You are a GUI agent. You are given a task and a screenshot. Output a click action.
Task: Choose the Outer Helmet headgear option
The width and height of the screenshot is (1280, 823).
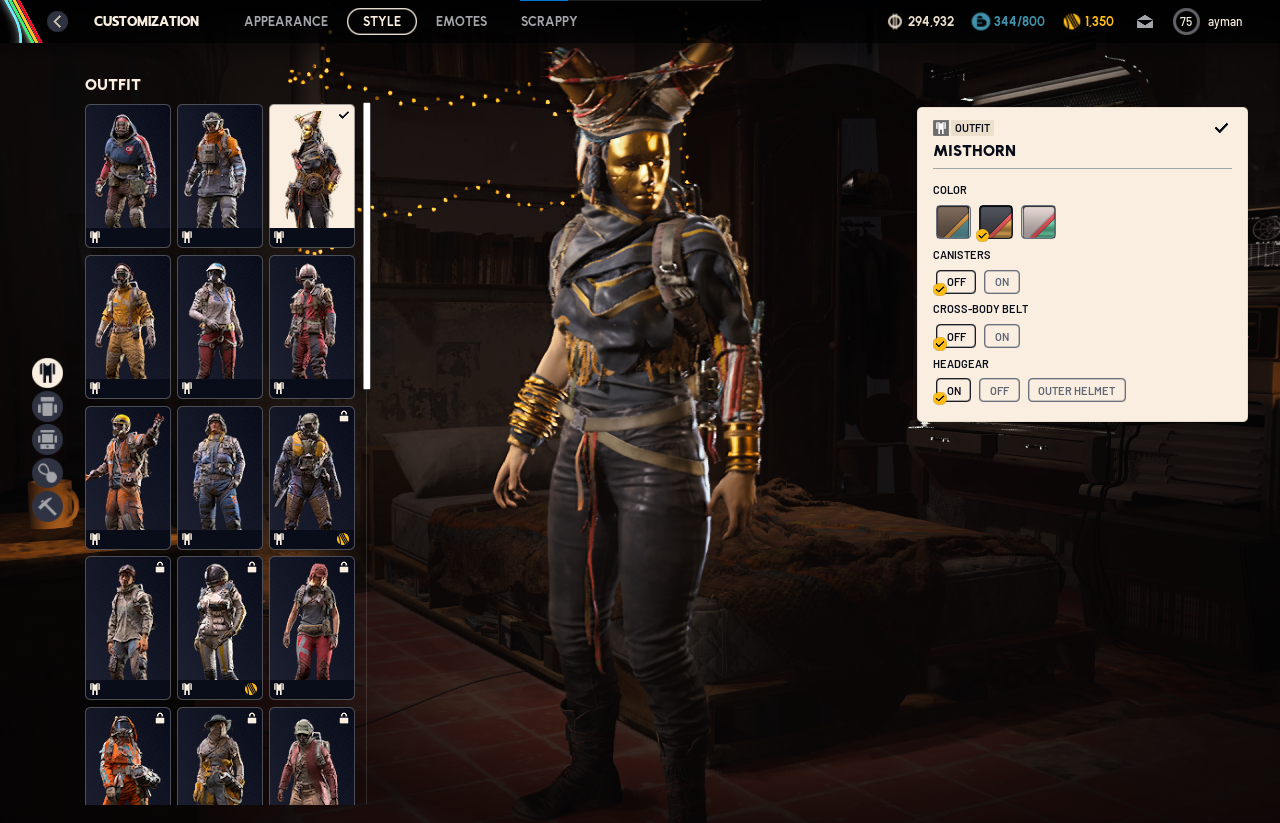(x=1076, y=390)
